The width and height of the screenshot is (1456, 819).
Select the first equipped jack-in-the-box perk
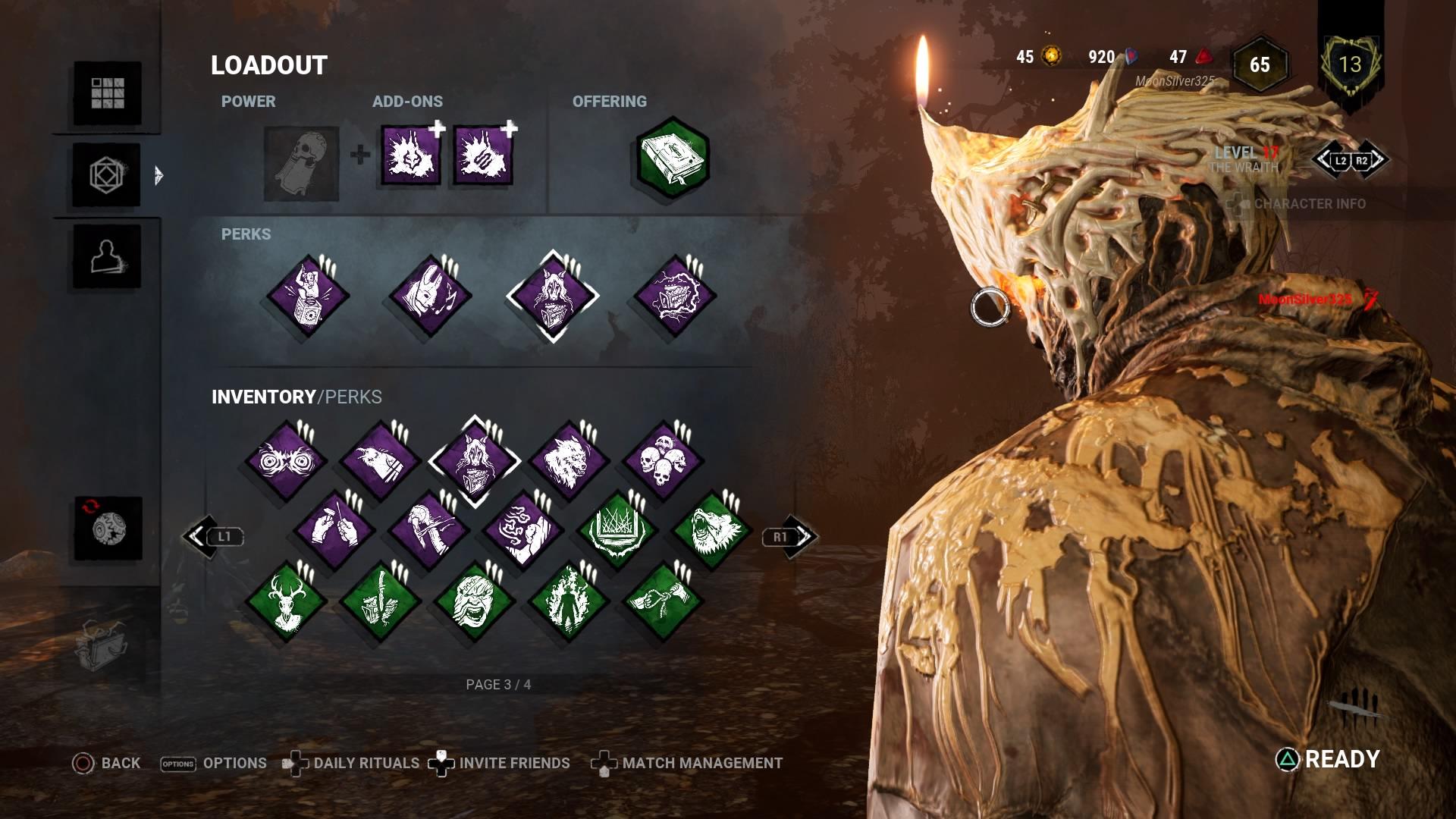pyautogui.click(x=308, y=297)
